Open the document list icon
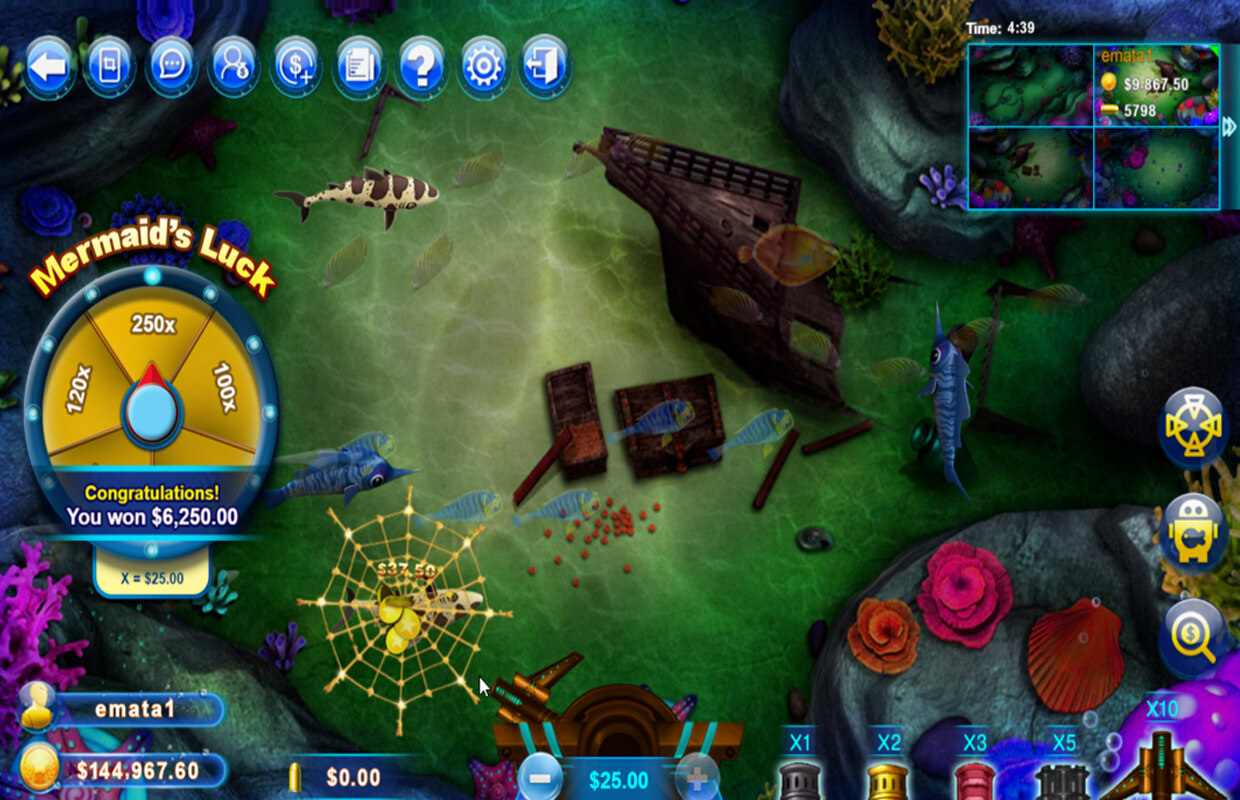Viewport: 1240px width, 800px height. click(359, 66)
